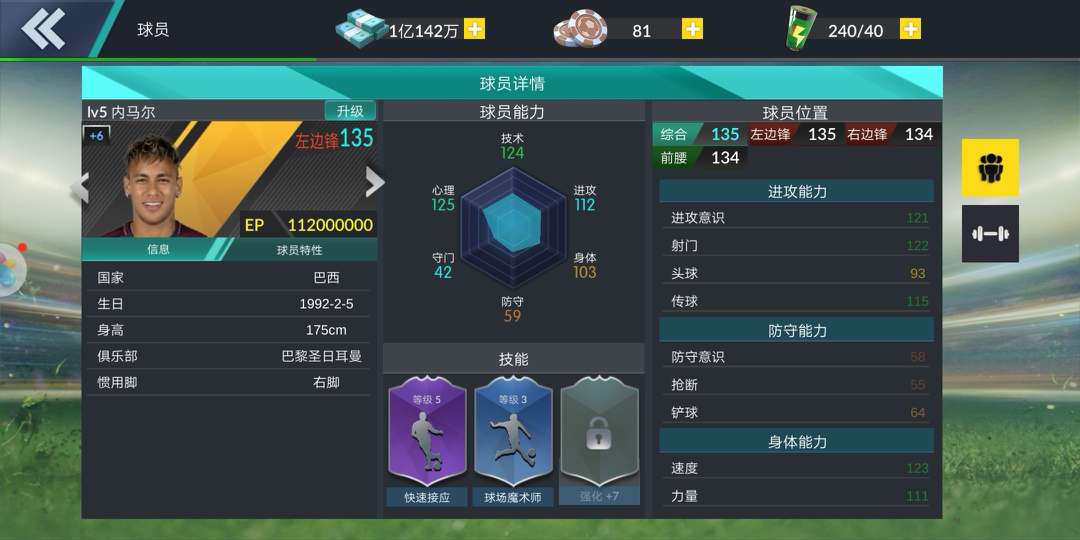Open the yellow team lineup icon
The image size is (1080, 540).
[990, 167]
